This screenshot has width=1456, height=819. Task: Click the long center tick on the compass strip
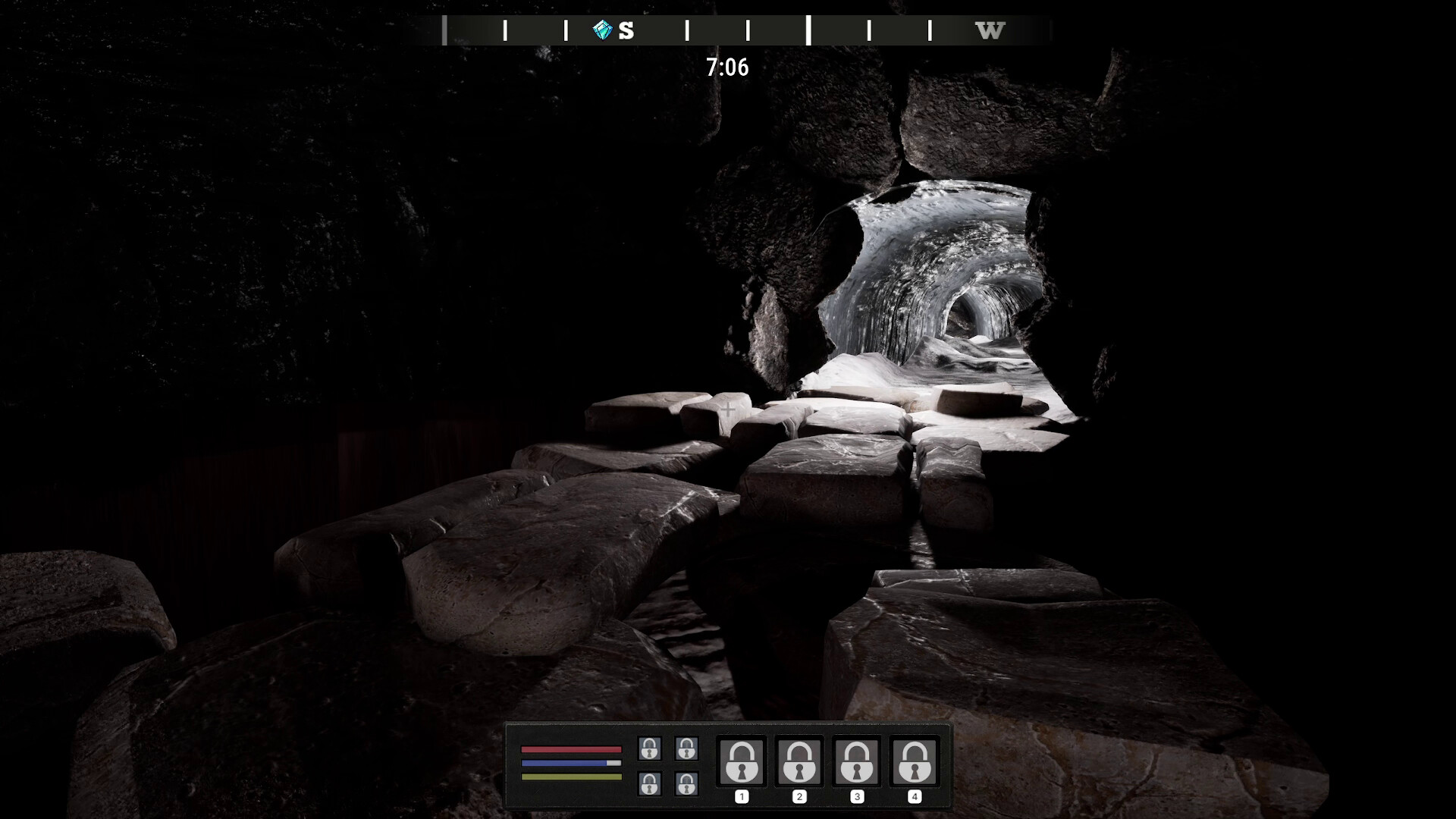point(809,29)
